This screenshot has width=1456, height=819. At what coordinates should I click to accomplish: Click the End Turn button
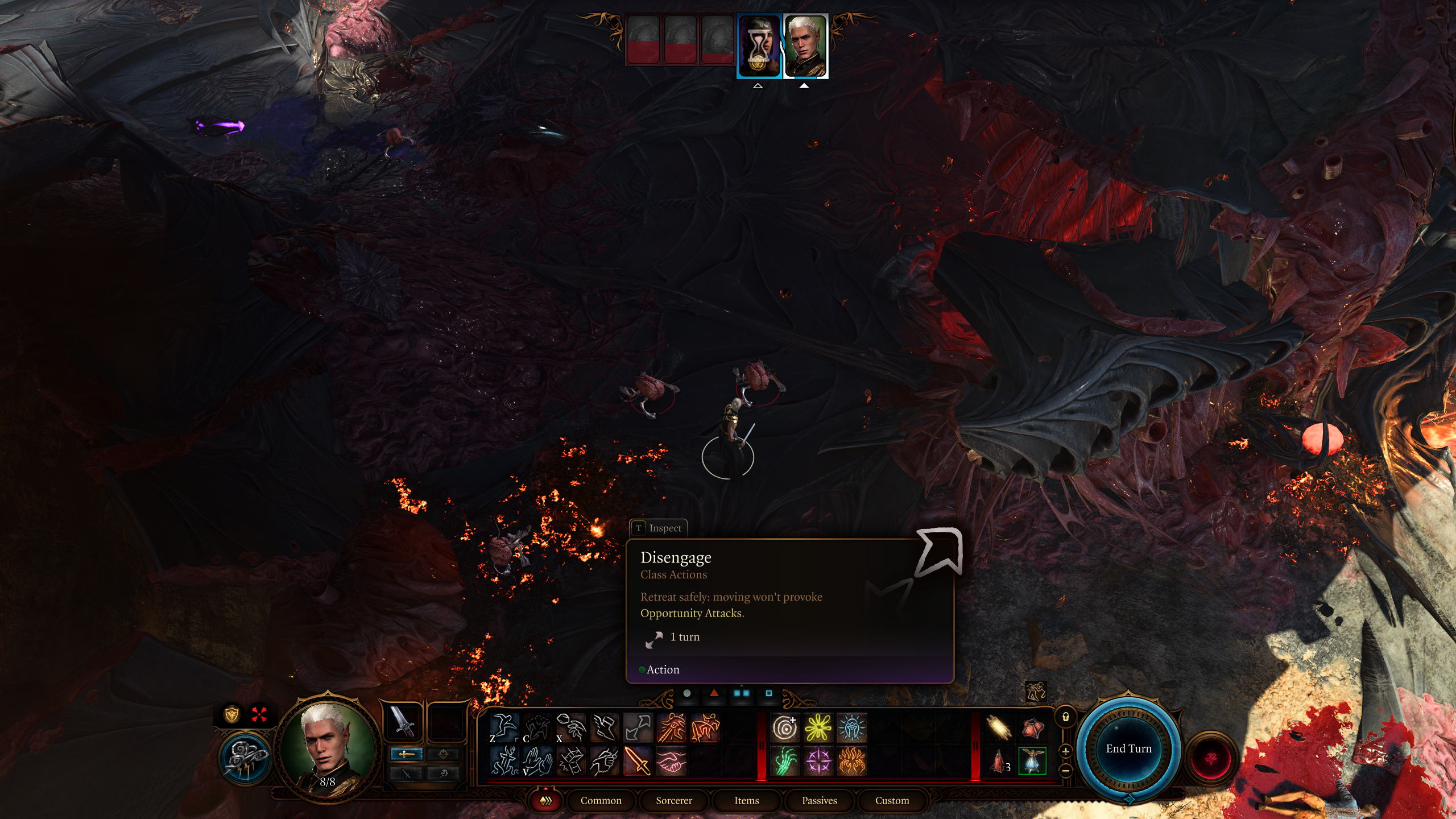(x=1130, y=748)
